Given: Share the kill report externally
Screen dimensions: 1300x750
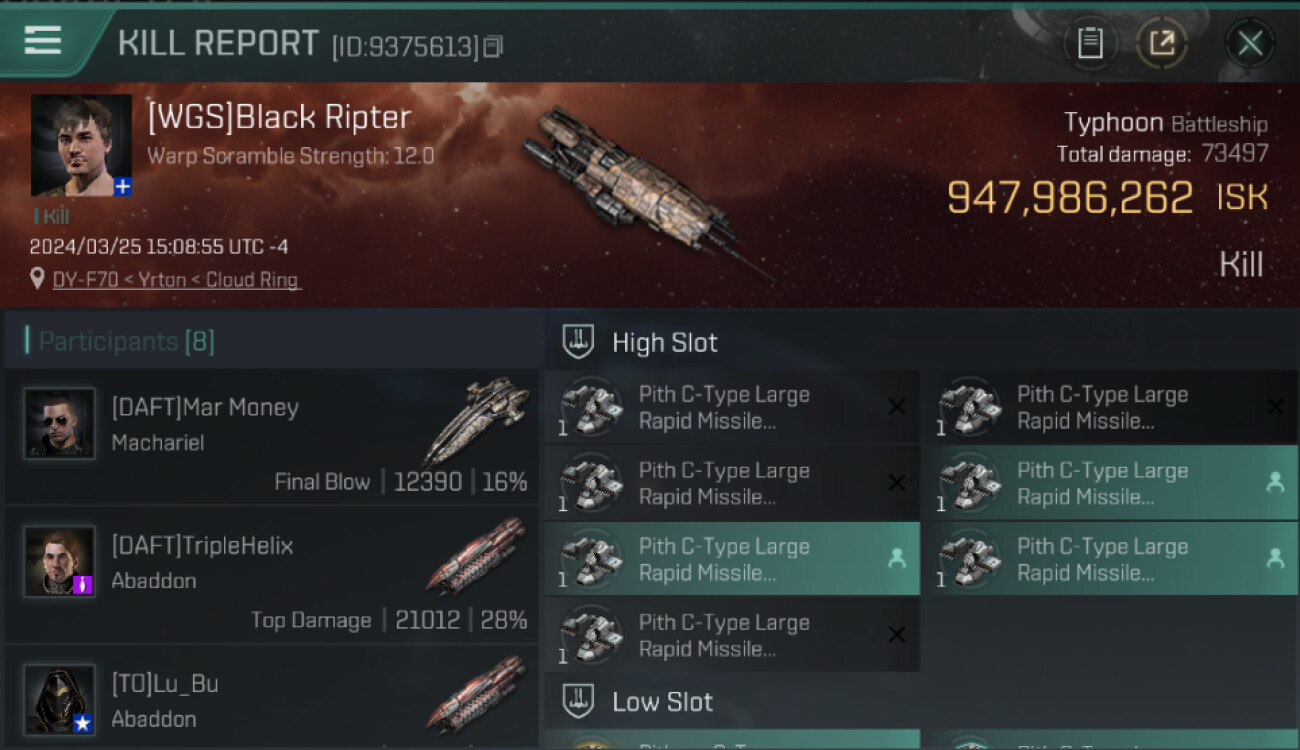Looking at the screenshot, I should pos(1162,43).
